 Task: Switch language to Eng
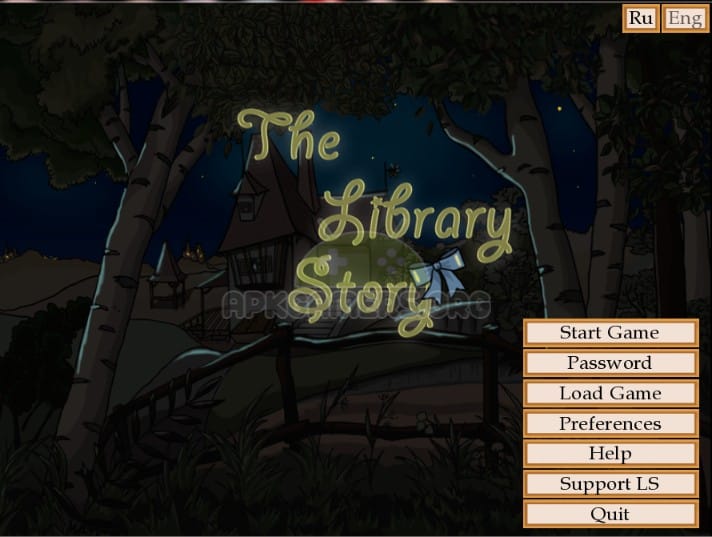[685, 18]
